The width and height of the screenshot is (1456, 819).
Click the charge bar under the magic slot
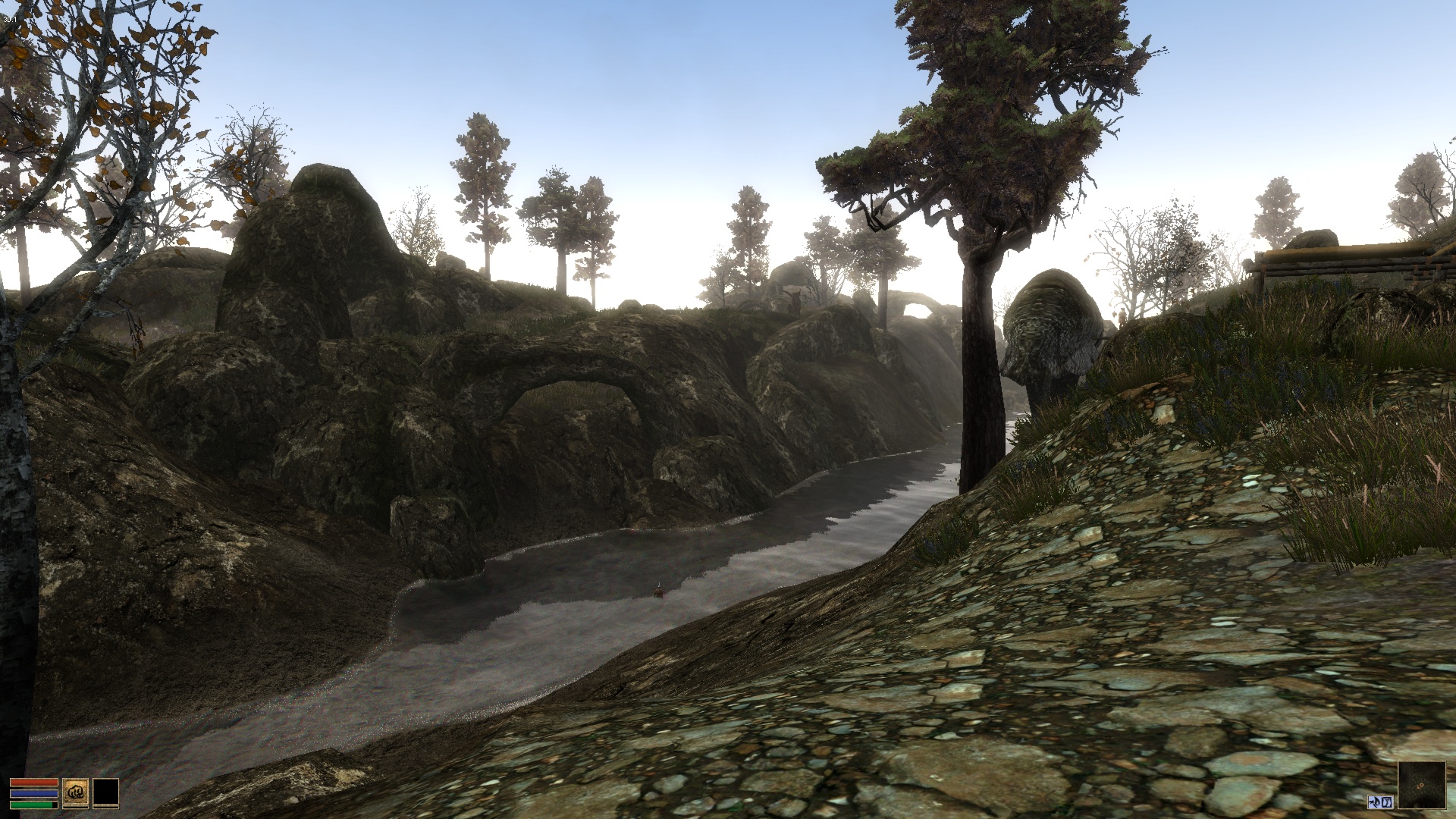(105, 808)
